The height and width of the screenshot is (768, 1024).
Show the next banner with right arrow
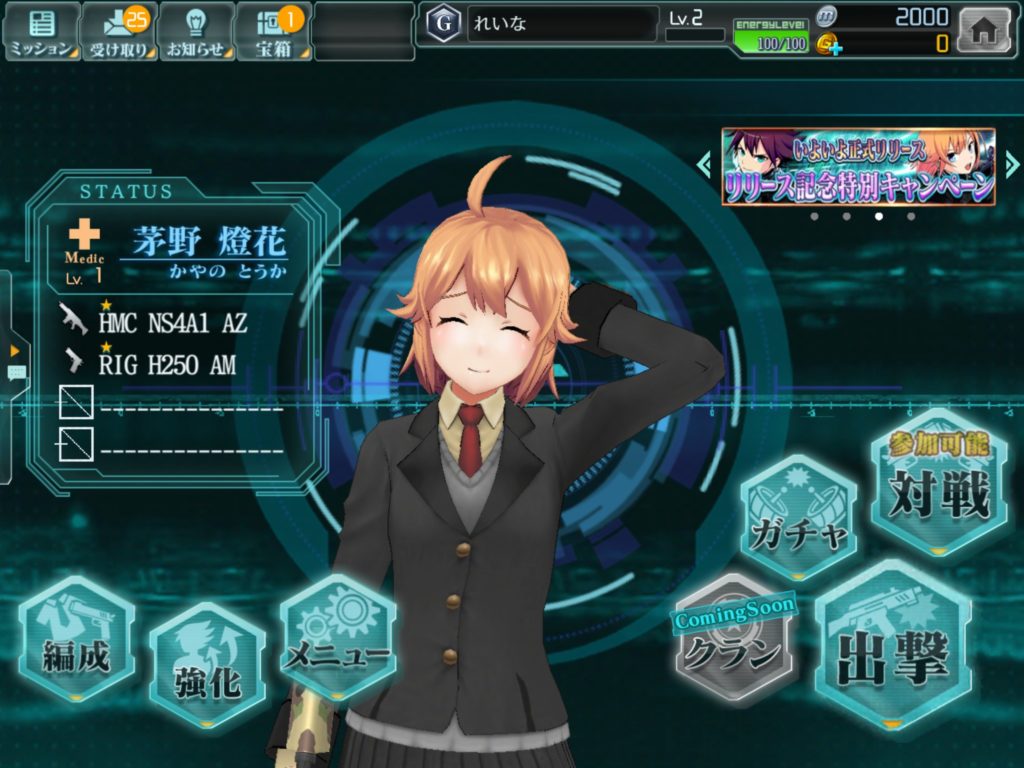(1012, 164)
